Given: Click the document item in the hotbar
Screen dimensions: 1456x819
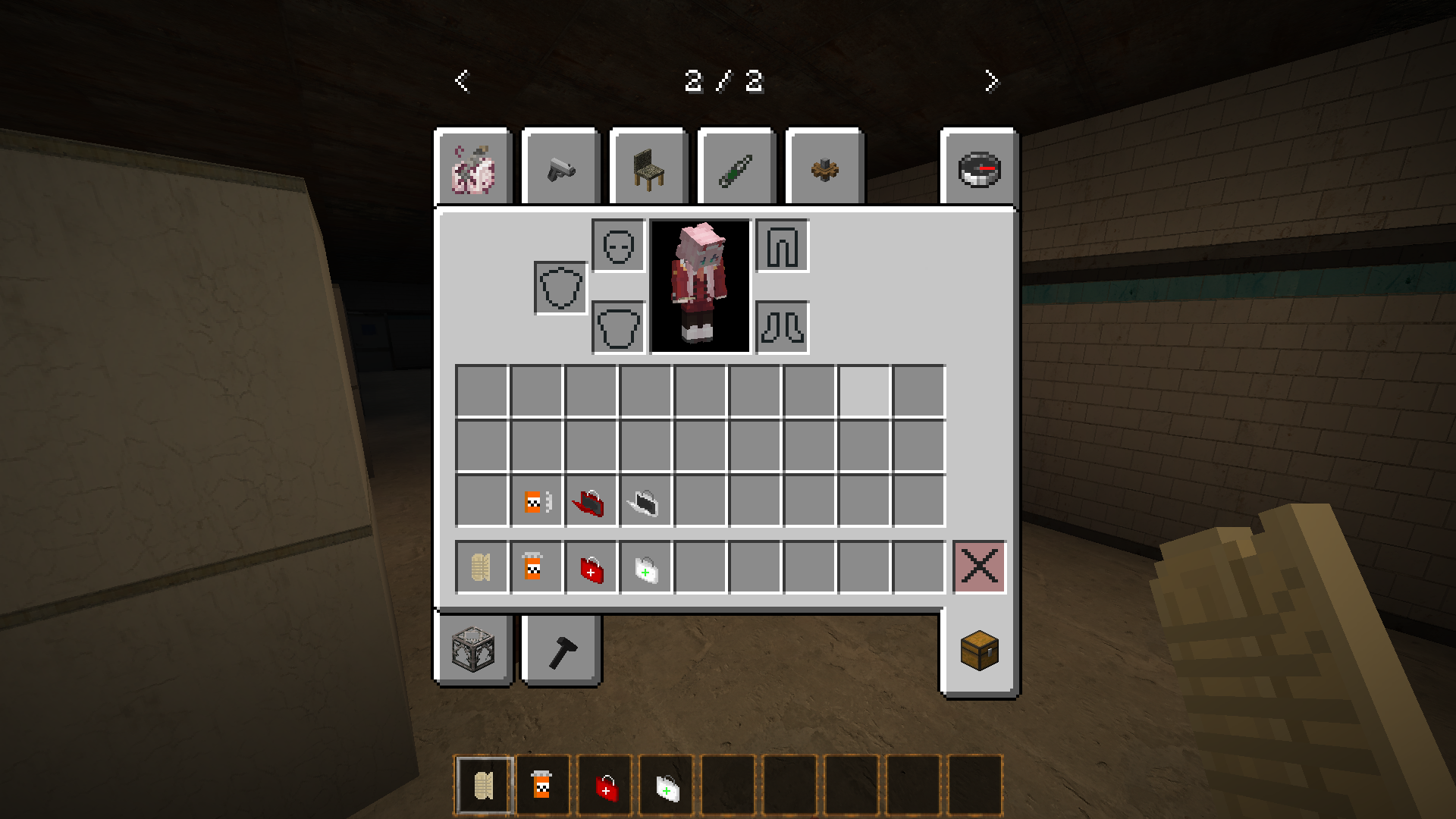Looking at the screenshot, I should [x=482, y=785].
